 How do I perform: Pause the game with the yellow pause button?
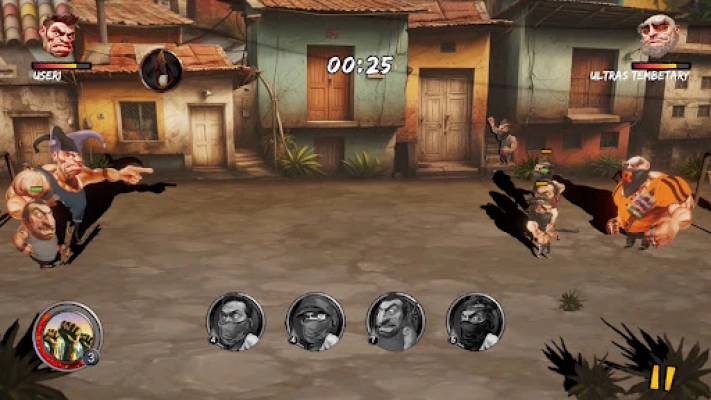pyautogui.click(x=662, y=378)
